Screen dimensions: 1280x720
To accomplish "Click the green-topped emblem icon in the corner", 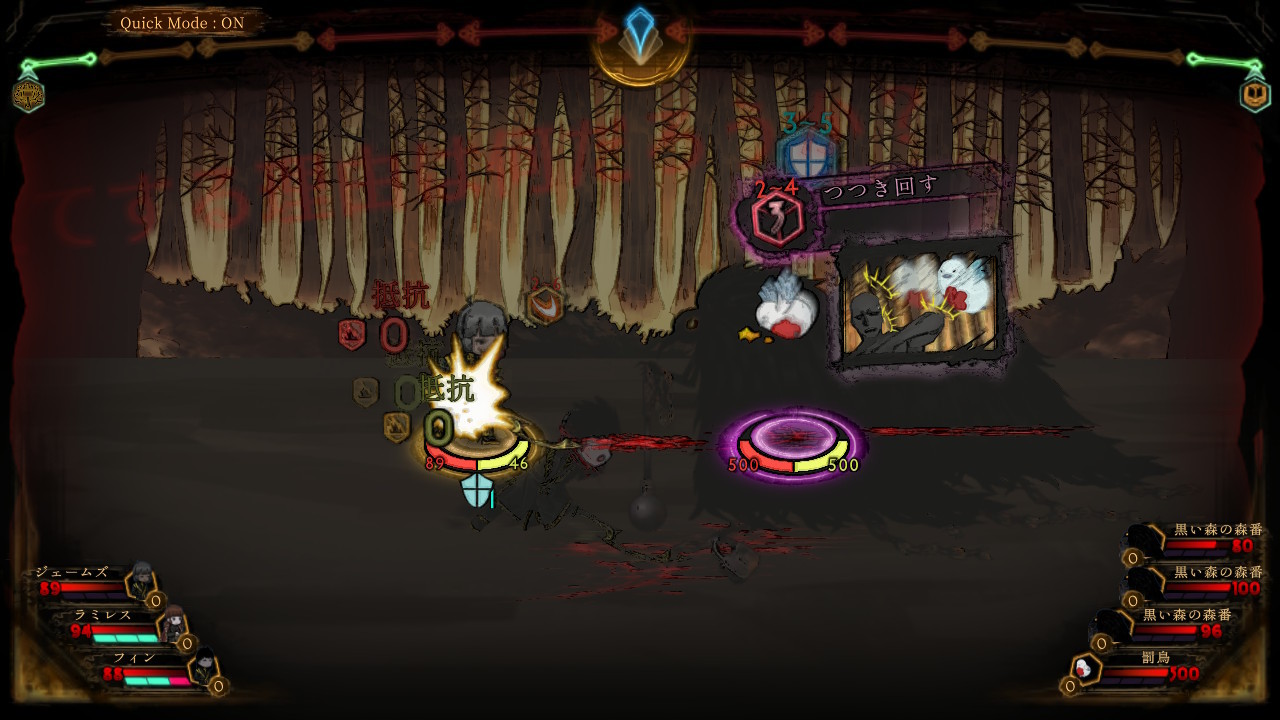I will pos(28,94).
